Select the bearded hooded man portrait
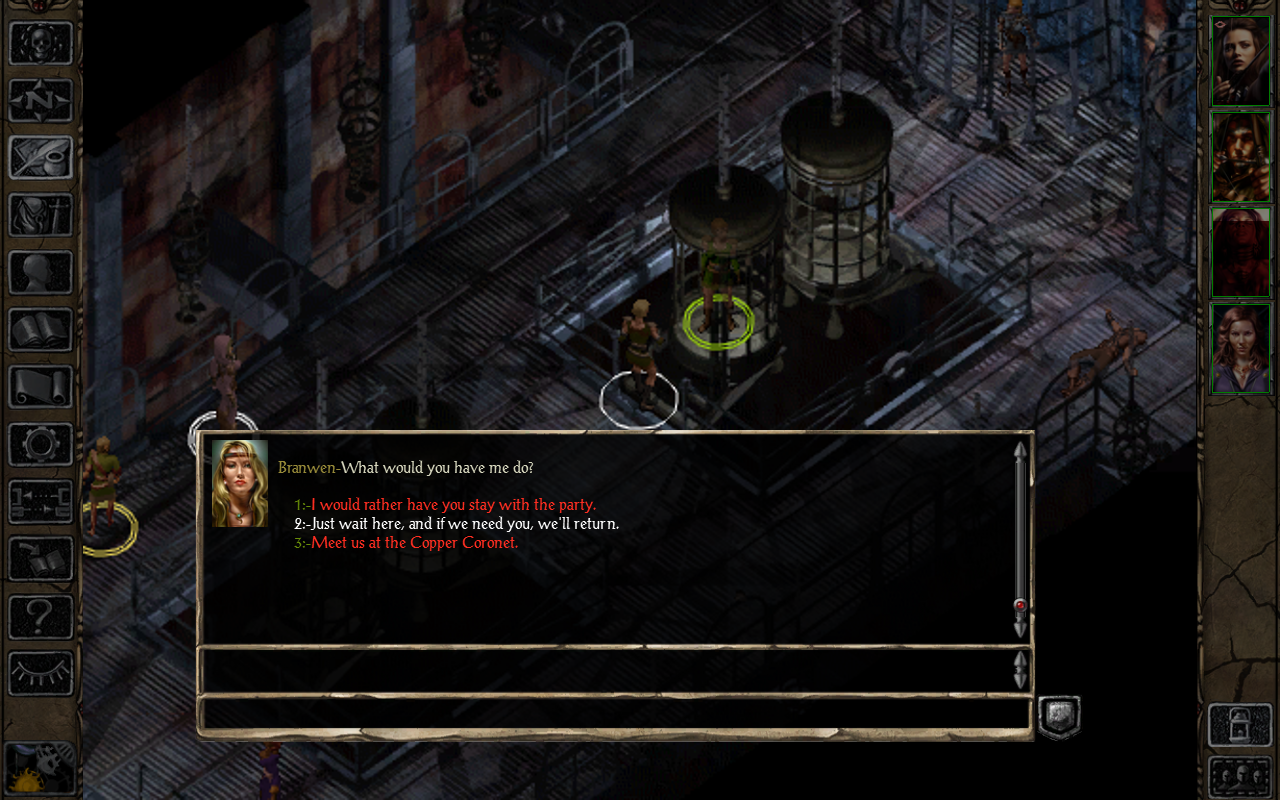The height and width of the screenshot is (800, 1280). (1241, 157)
